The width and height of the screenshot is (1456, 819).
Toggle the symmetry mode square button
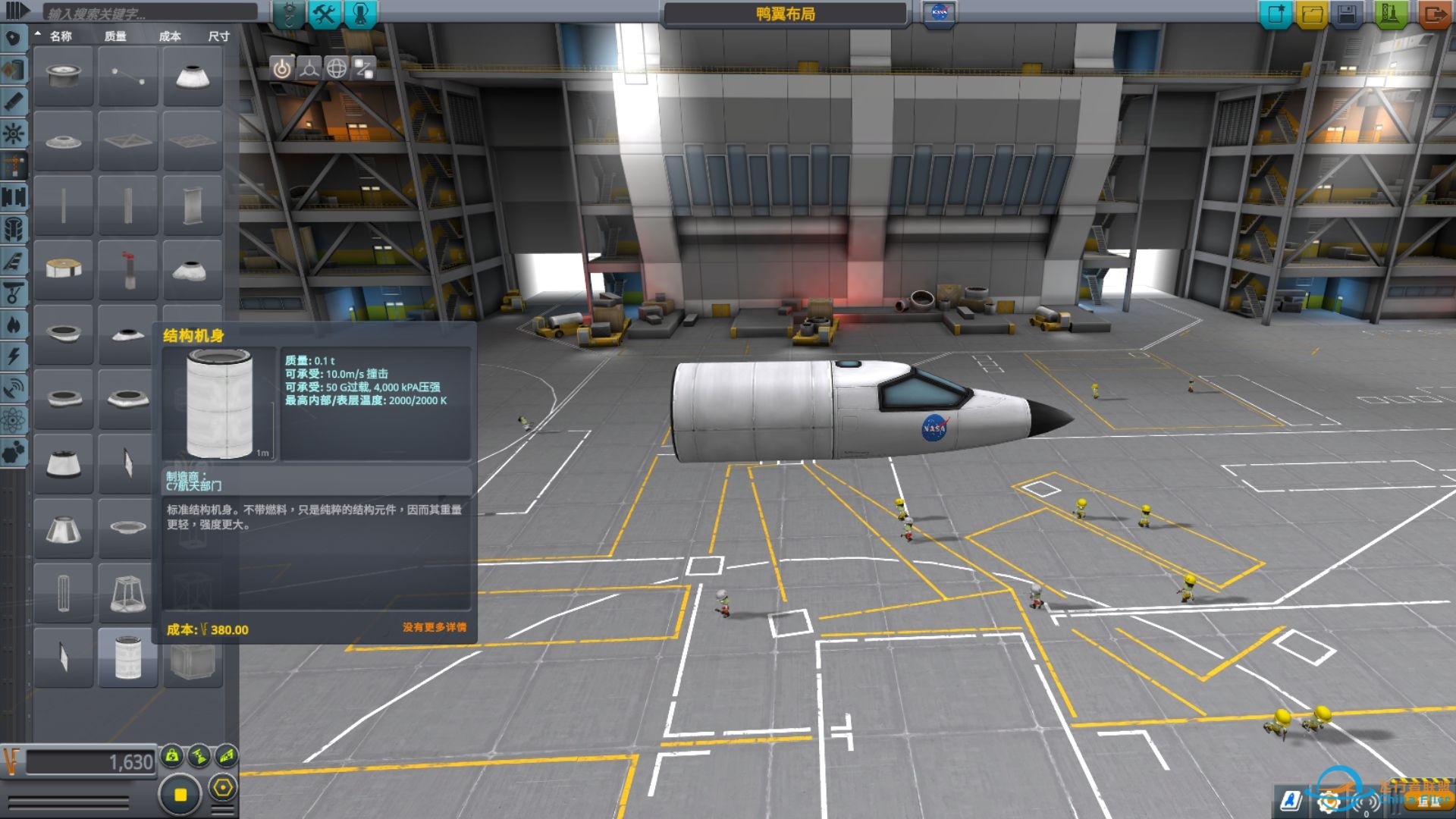[x=180, y=794]
